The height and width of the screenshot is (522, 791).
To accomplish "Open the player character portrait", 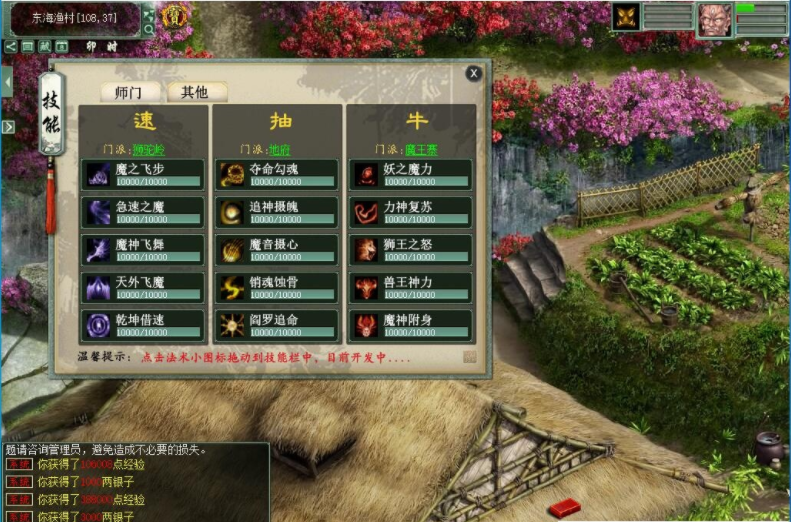I will 714,18.
